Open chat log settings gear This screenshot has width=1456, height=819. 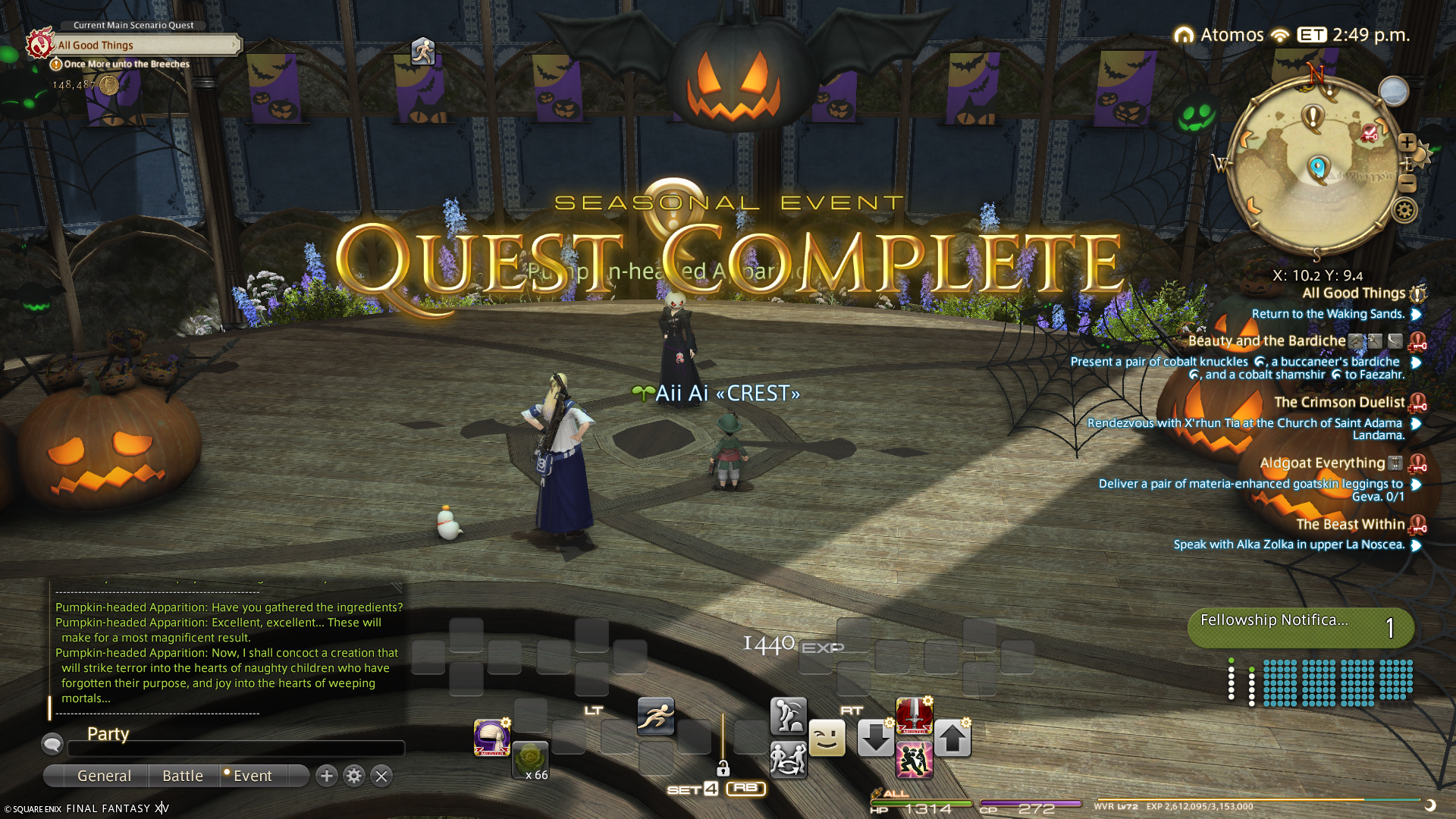point(354,776)
